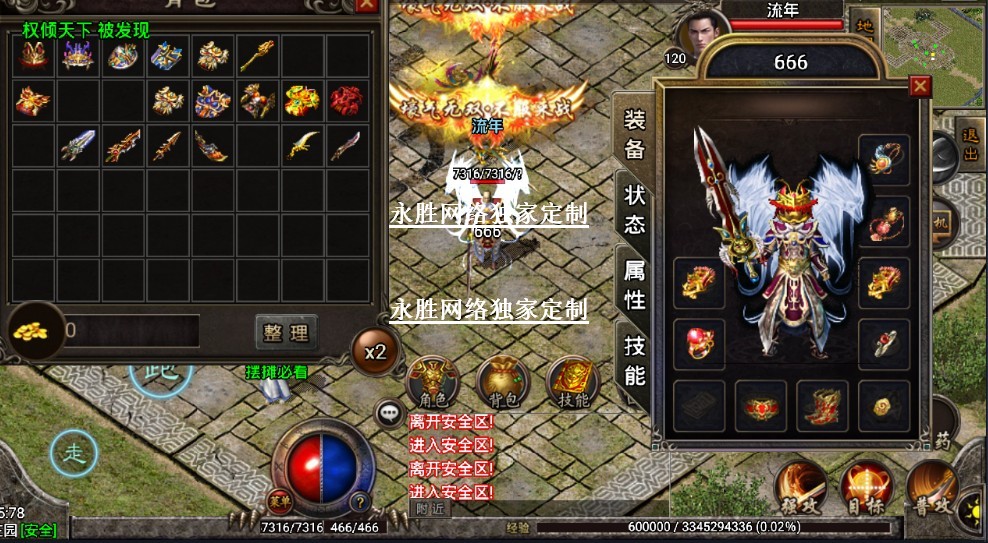This screenshot has width=988, height=543.
Task: Open the 属性 attributes tab
Action: 634,284
